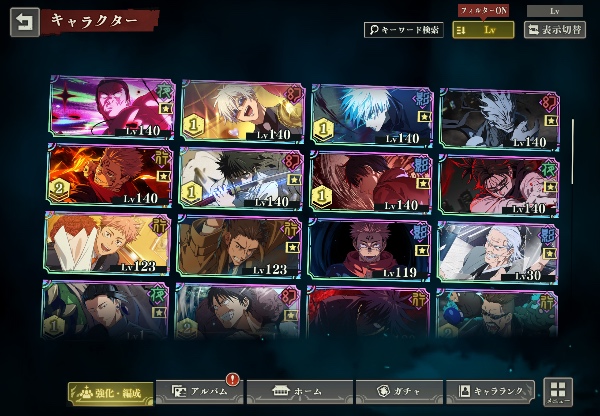Toggle the 表示切替 display switch button
The height and width of the screenshot is (416, 600).
click(554, 30)
